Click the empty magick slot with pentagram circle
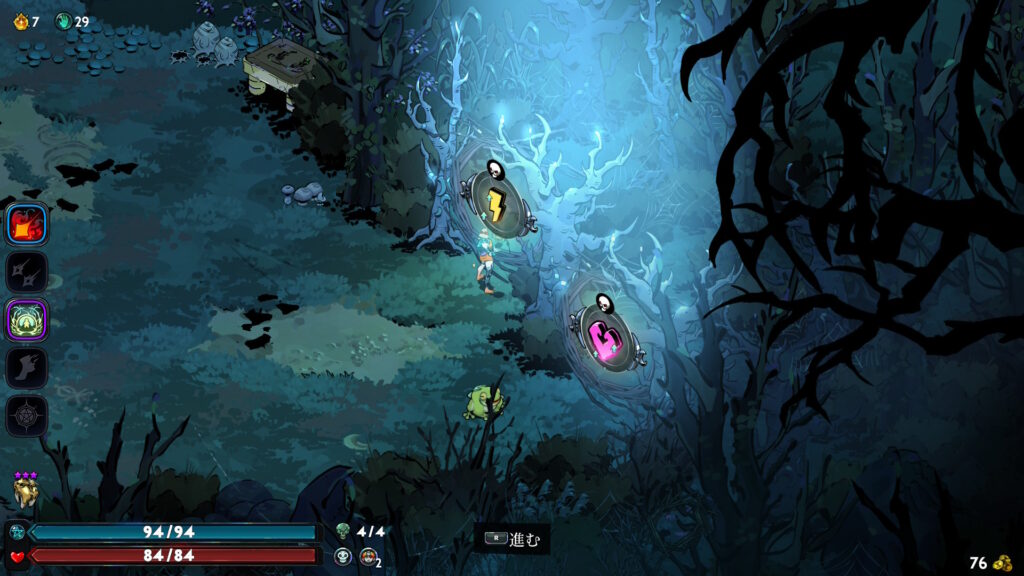1024x576 pixels. pyautogui.click(x=27, y=415)
